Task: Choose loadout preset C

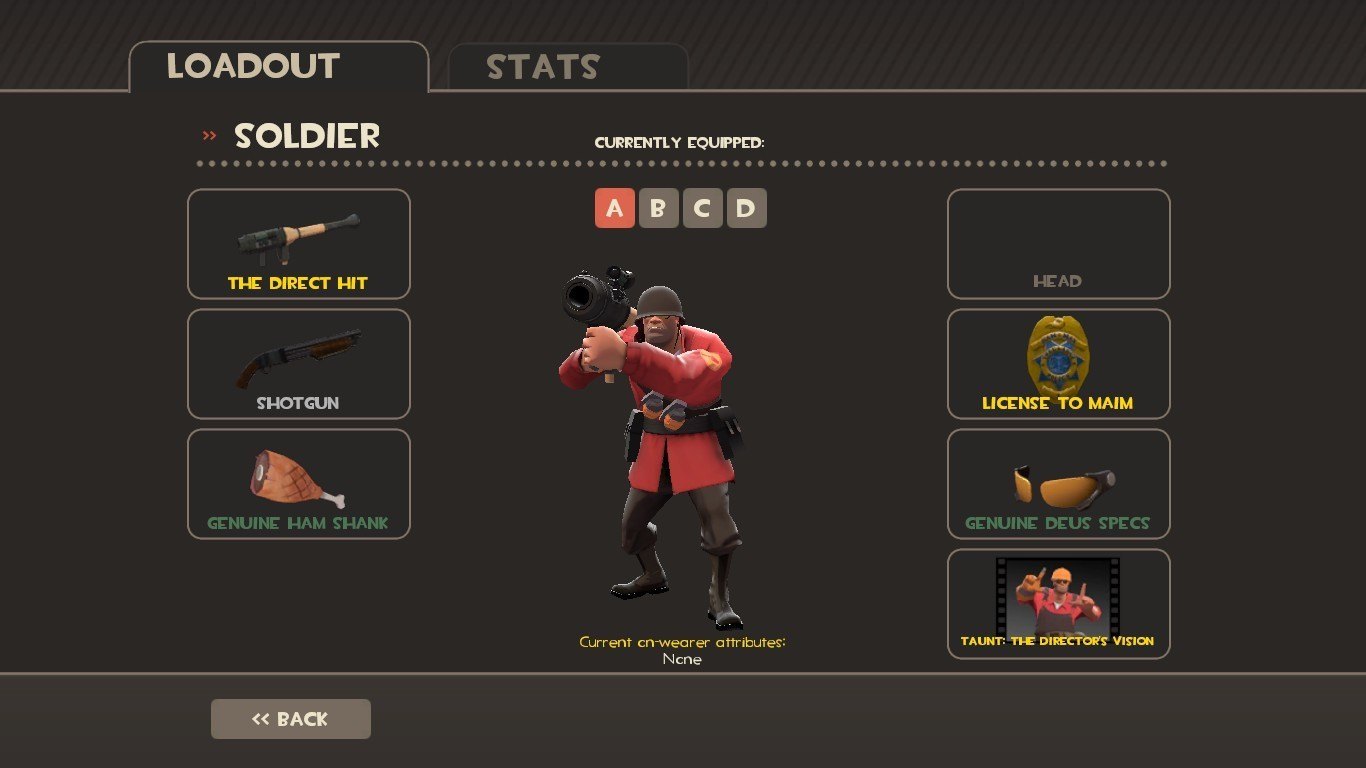Action: click(702, 209)
